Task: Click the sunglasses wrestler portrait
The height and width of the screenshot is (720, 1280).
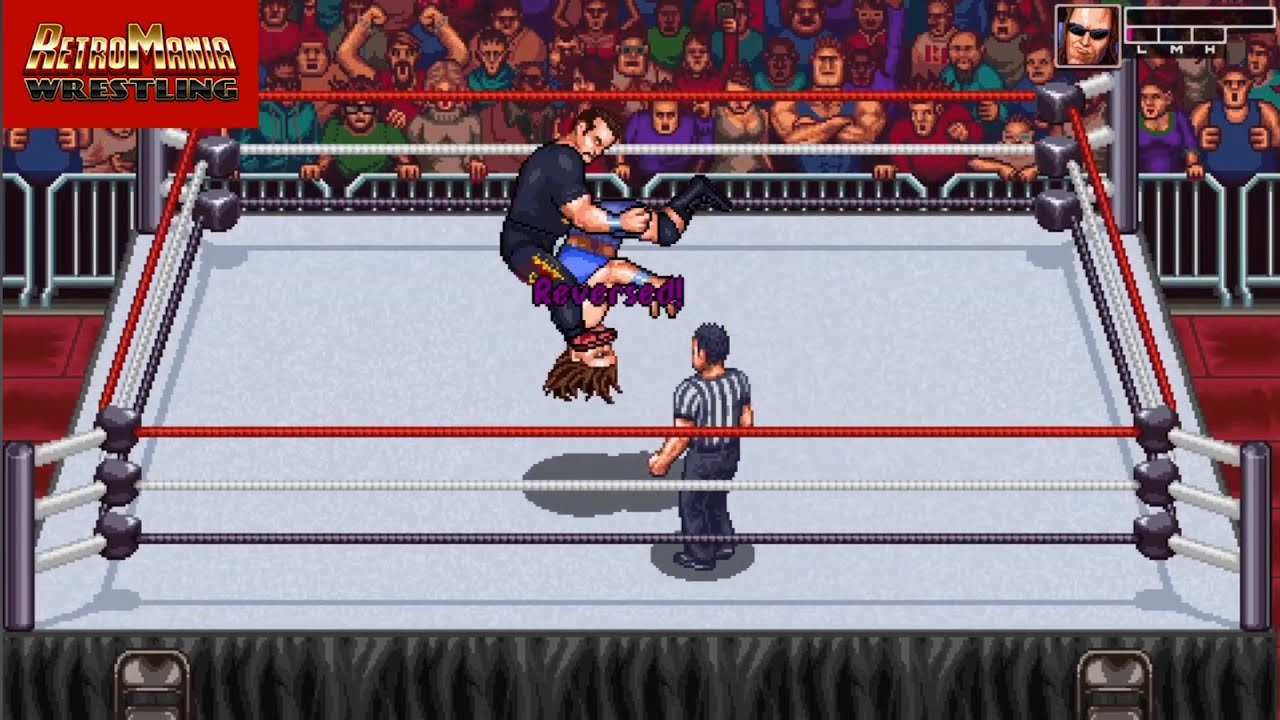Action: (1087, 36)
